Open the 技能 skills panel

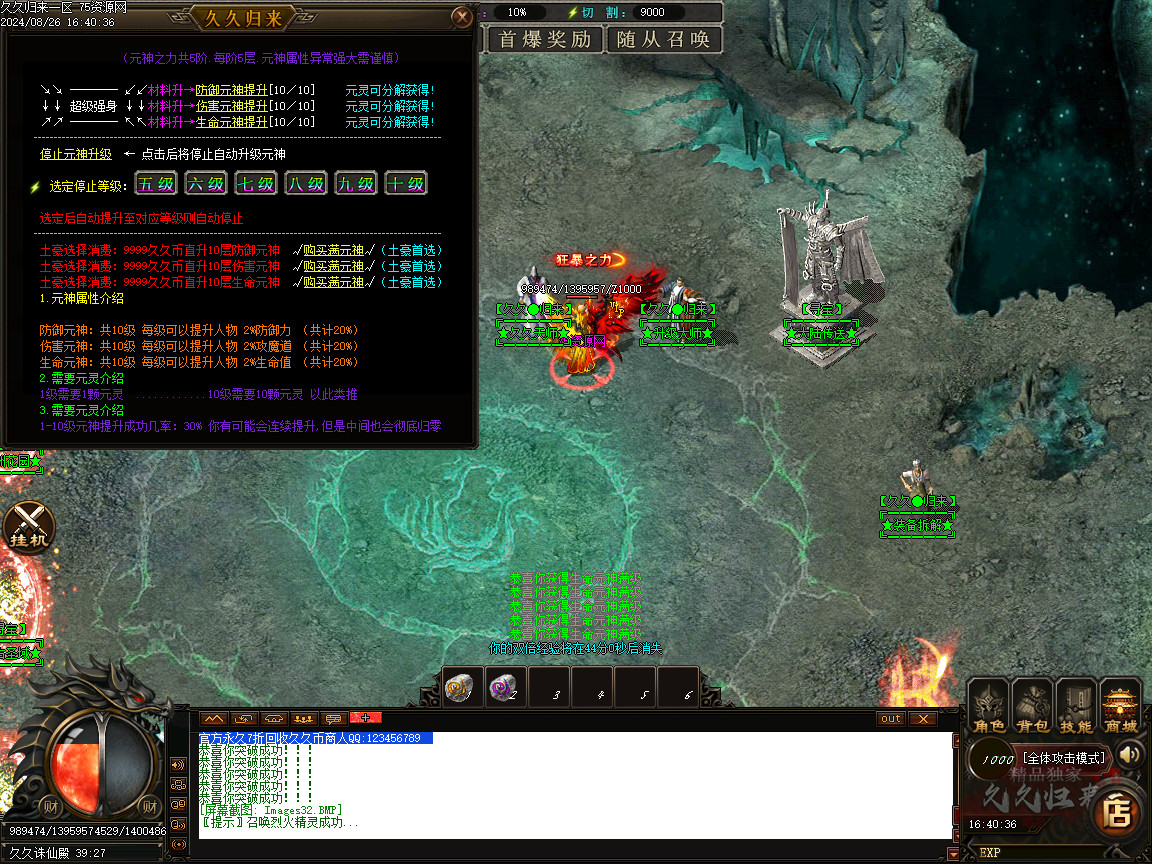(x=1077, y=707)
